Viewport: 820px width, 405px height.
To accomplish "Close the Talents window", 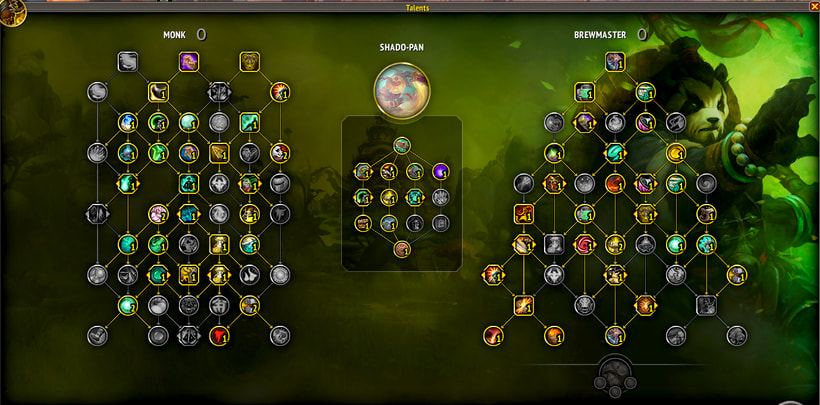I will [813, 7].
